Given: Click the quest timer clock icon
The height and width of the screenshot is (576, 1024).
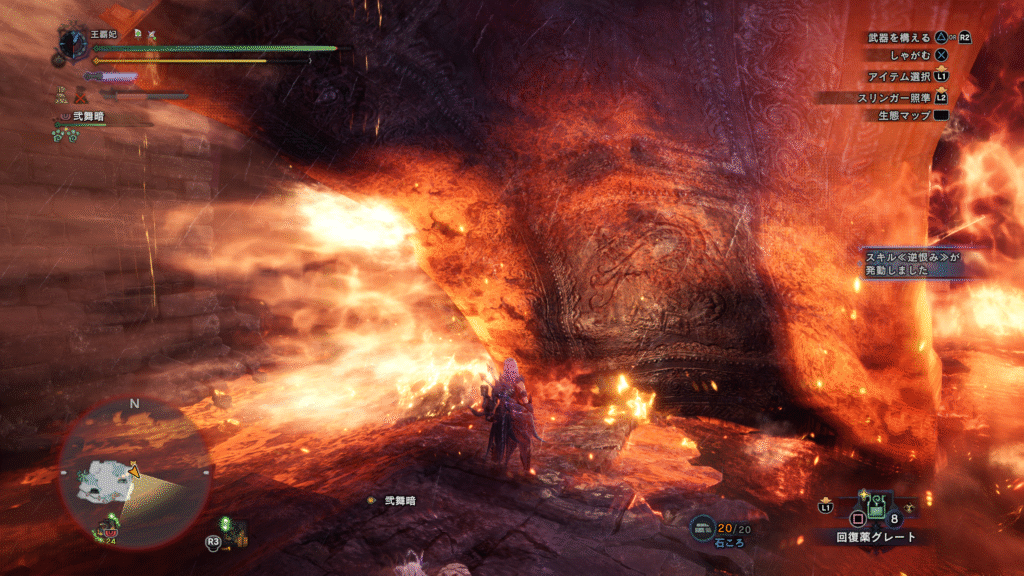Looking at the screenshot, I should point(73,42).
